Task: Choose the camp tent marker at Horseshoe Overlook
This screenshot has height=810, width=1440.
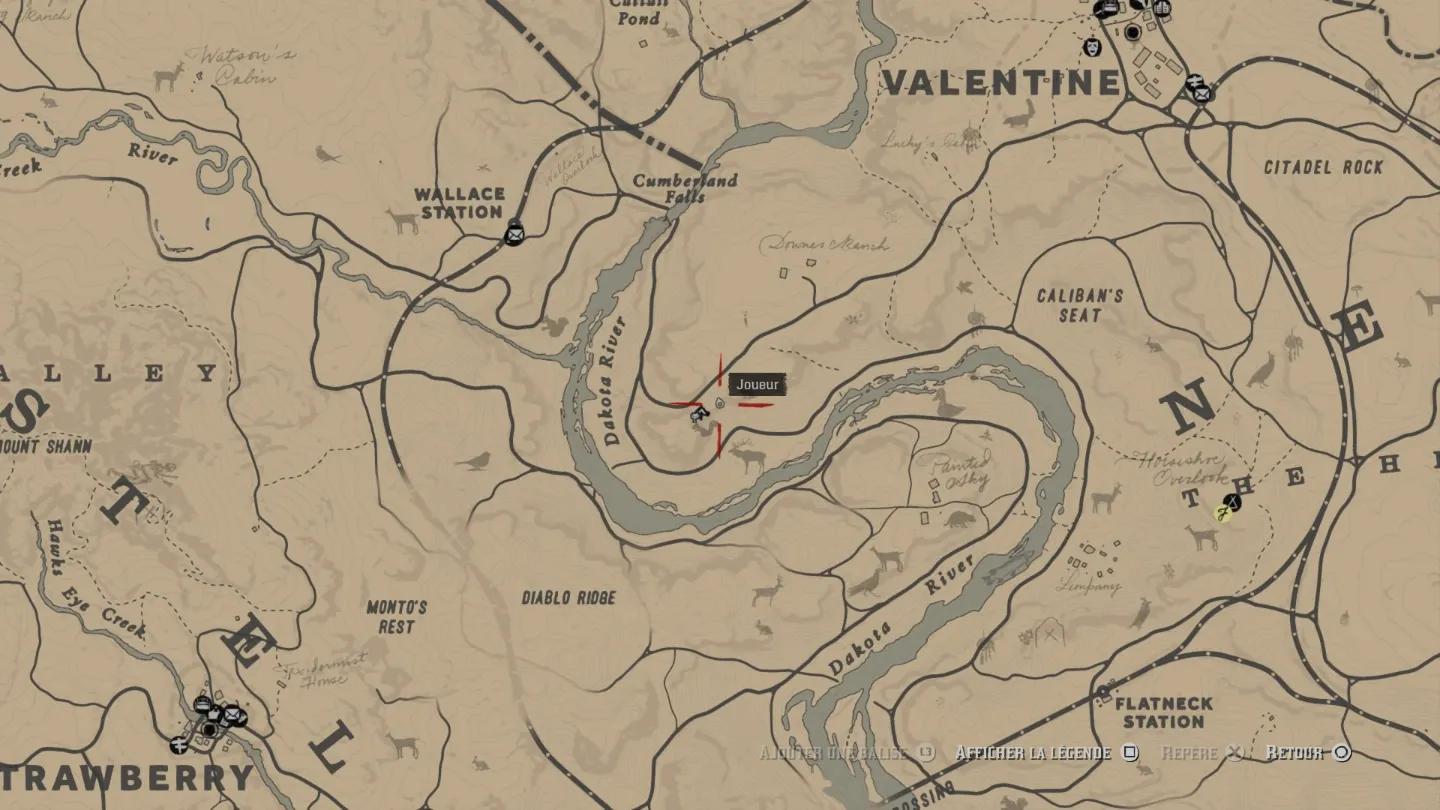Action: pos(1233,502)
